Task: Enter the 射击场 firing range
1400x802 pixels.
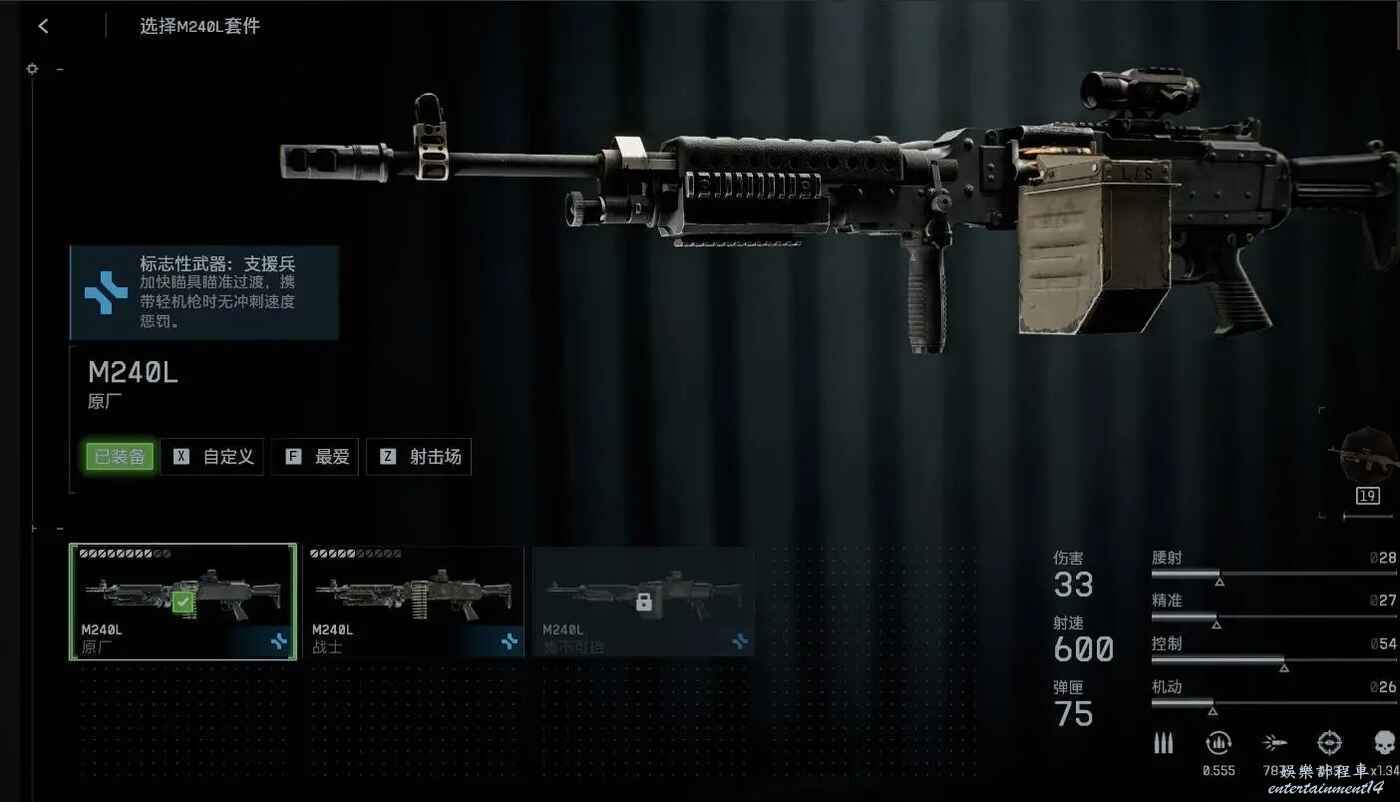Action: (x=418, y=457)
